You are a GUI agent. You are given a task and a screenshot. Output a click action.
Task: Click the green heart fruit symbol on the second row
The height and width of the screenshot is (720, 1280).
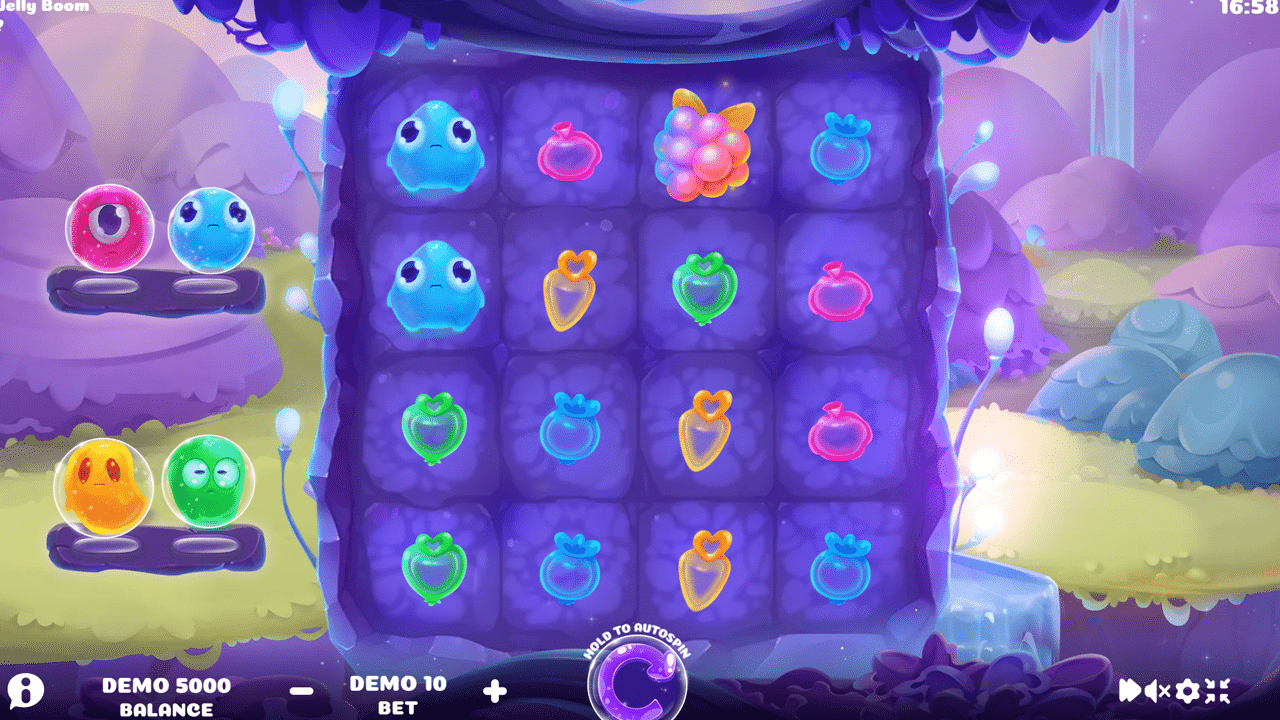point(703,288)
